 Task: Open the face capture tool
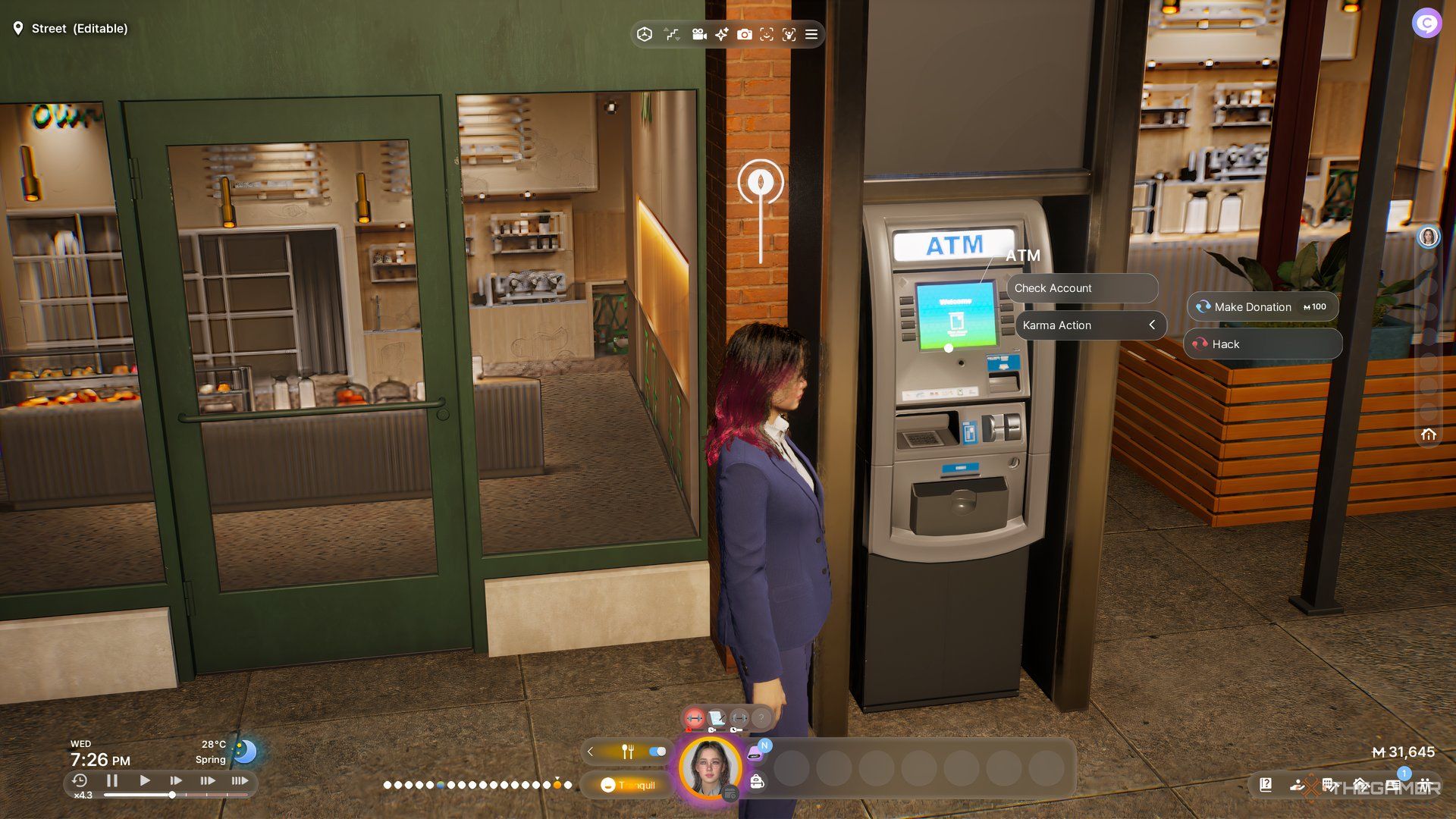pyautogui.click(x=767, y=34)
